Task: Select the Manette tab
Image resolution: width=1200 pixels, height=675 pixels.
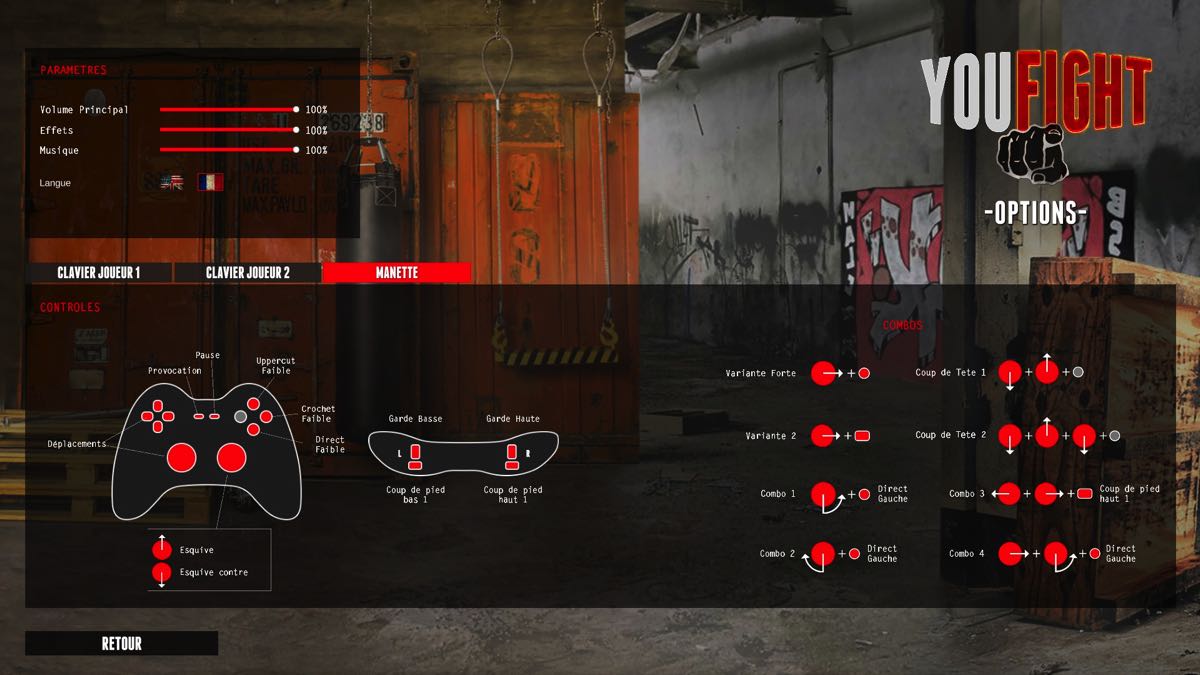Action: [396, 272]
